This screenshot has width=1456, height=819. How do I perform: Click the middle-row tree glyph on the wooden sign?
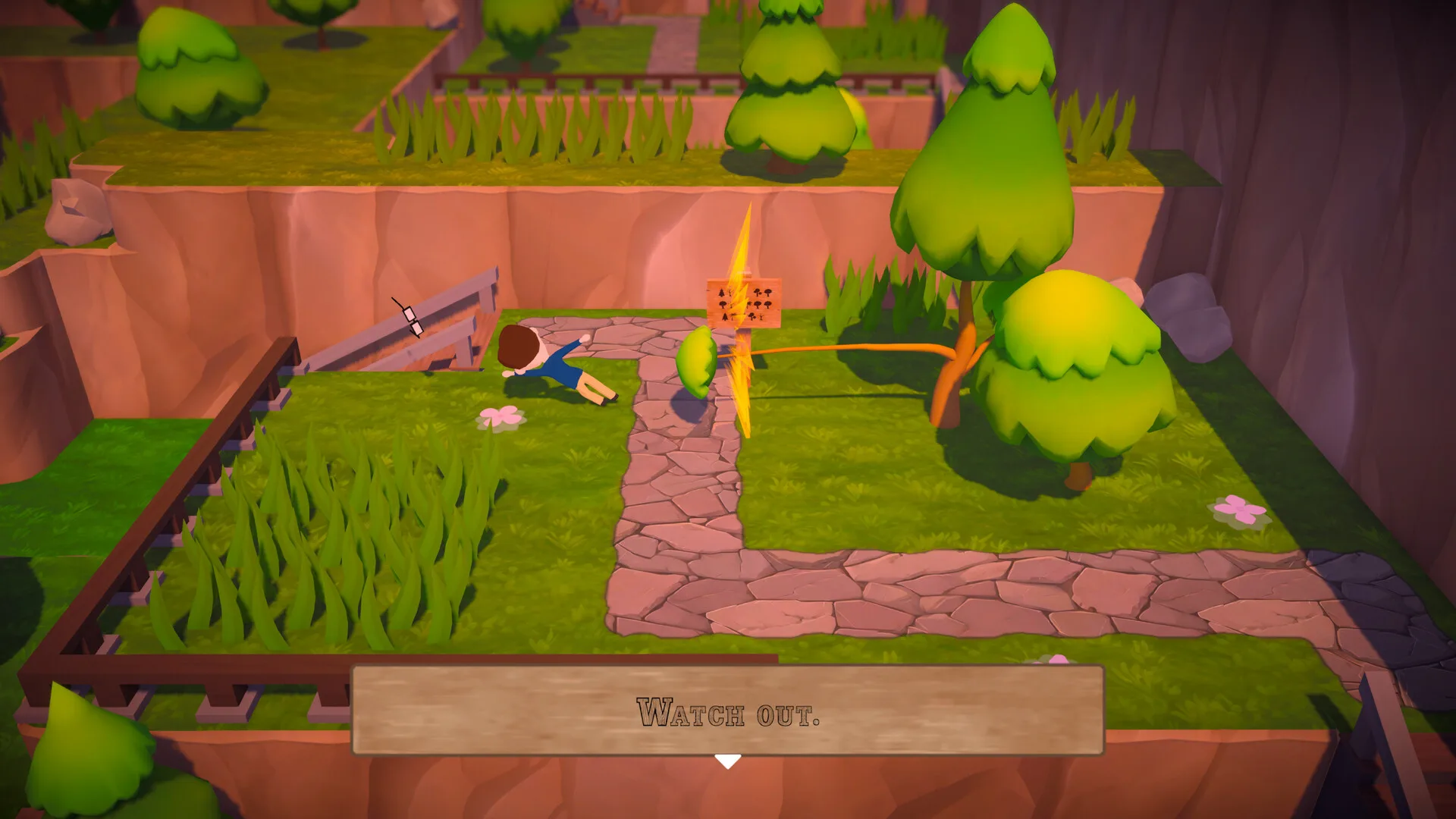[723, 305]
